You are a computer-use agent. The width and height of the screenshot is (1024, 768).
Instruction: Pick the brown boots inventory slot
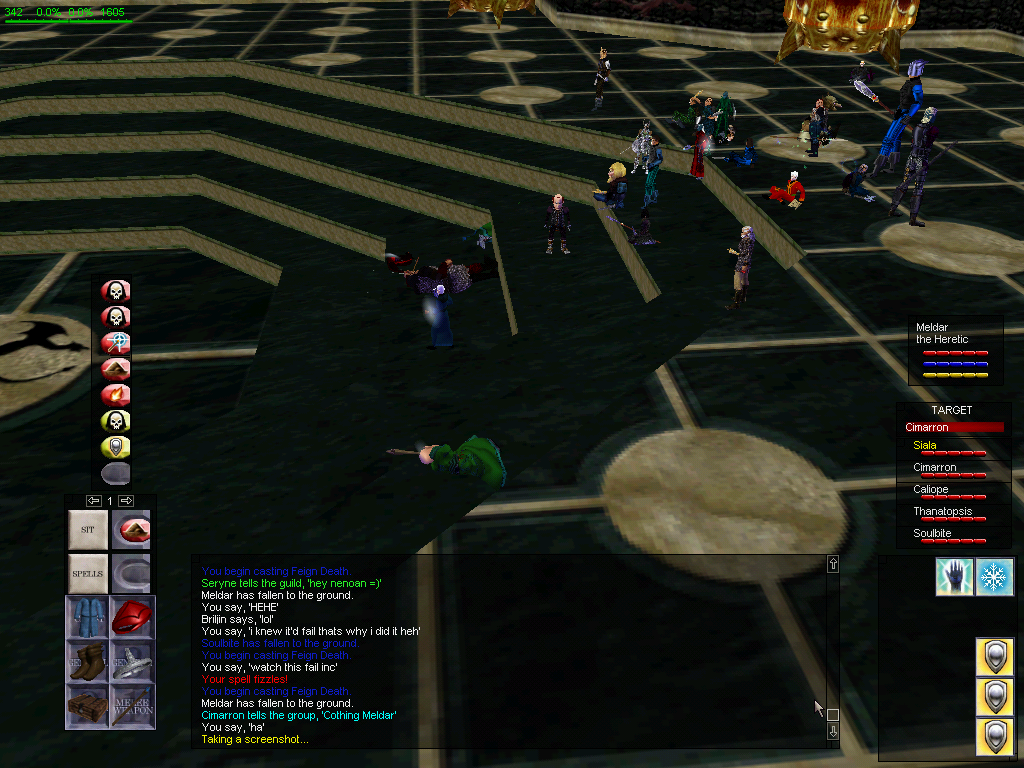click(x=87, y=662)
